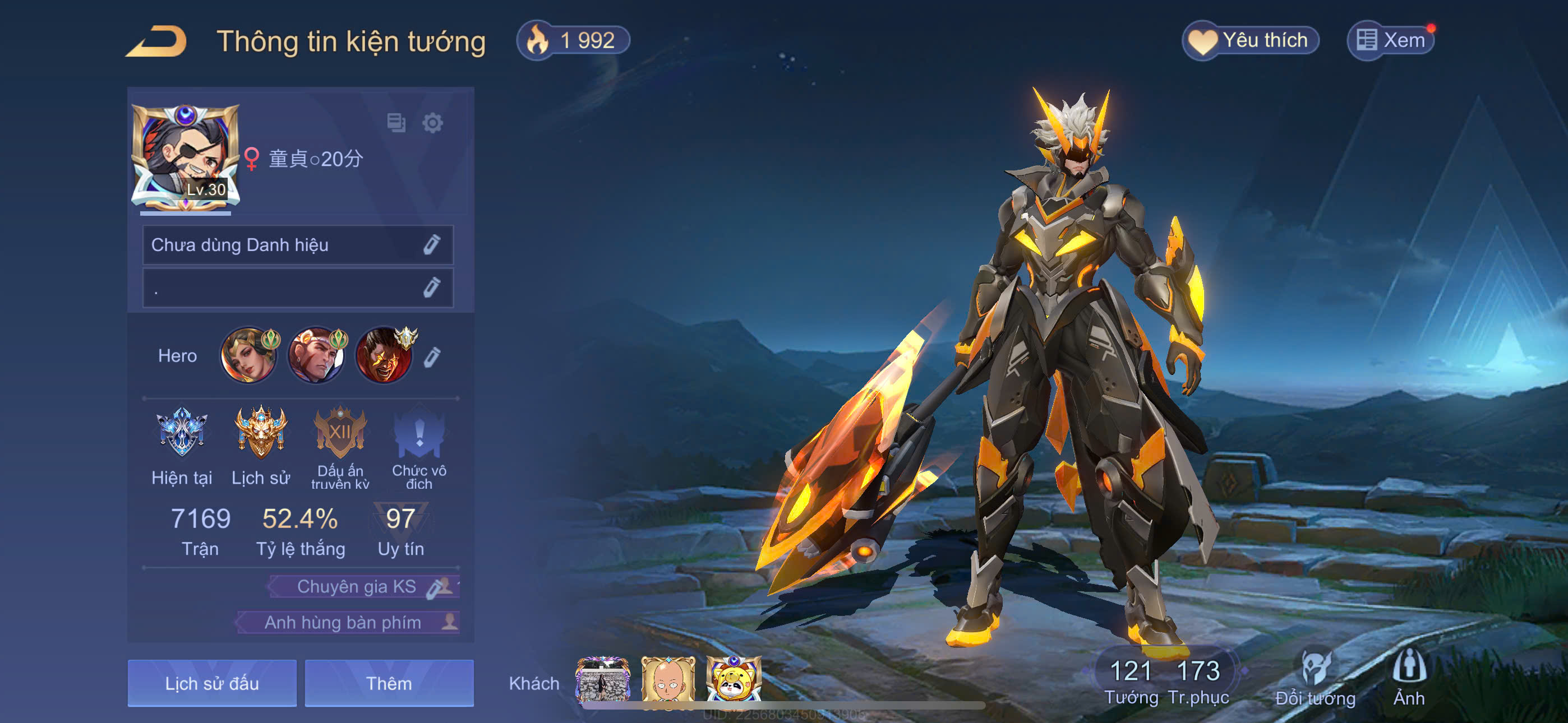Image resolution: width=1568 pixels, height=723 pixels.
Task: Click the Thêm button
Action: pyautogui.click(x=389, y=683)
